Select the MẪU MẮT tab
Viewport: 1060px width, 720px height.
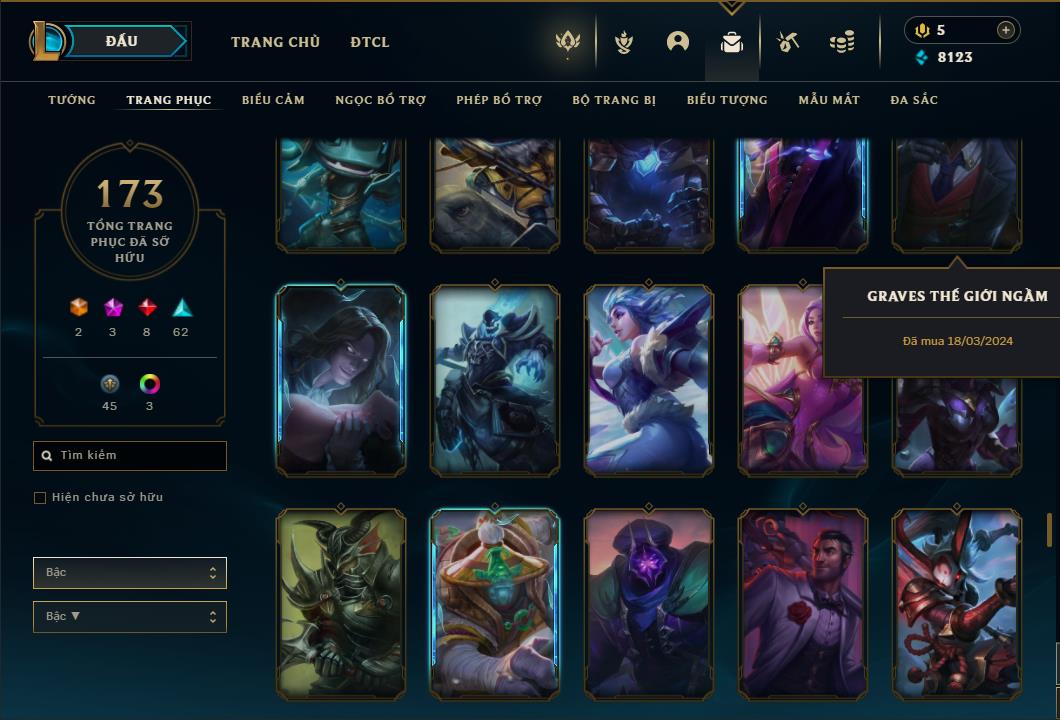pos(829,100)
